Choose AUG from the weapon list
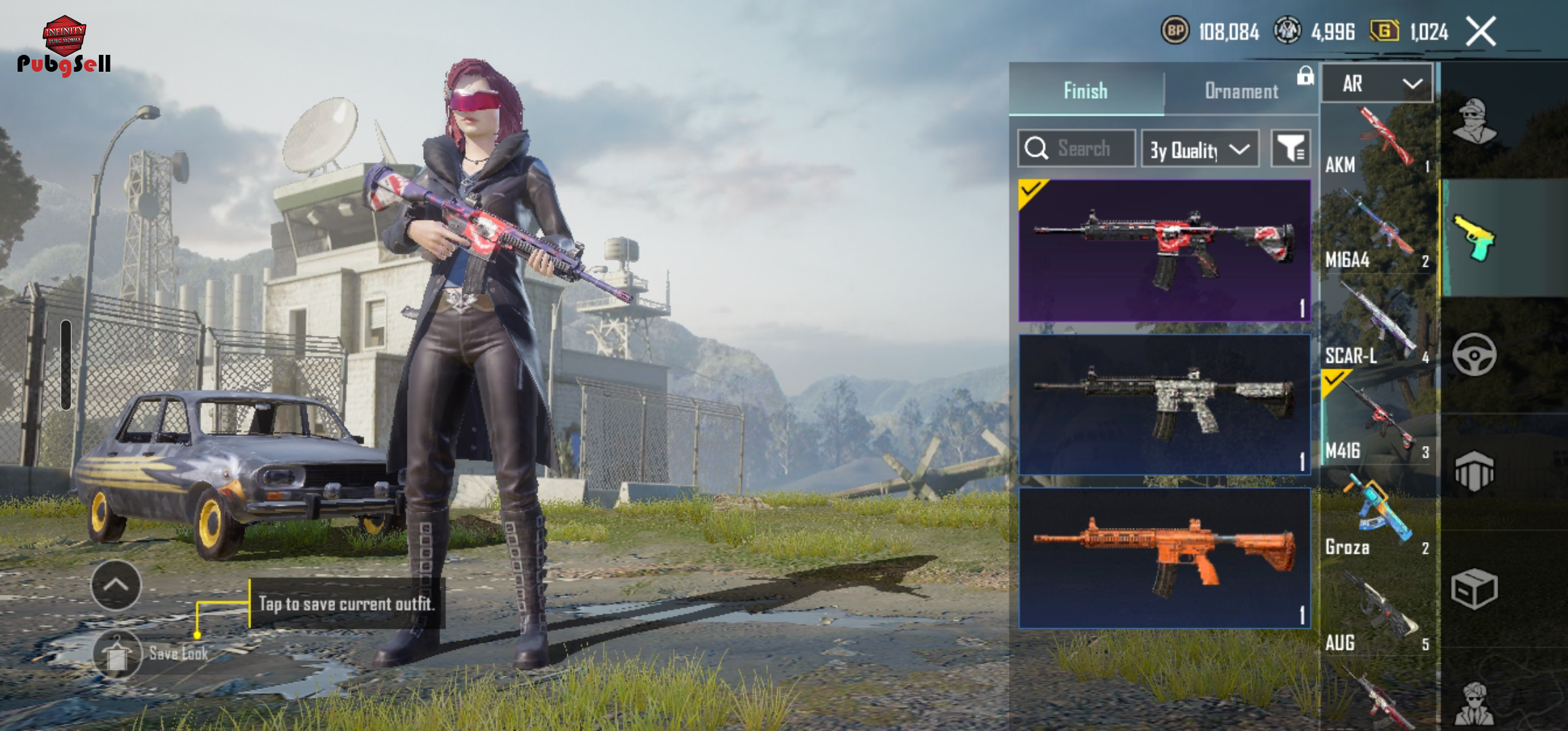This screenshot has height=731, width=1568. coord(1378,615)
